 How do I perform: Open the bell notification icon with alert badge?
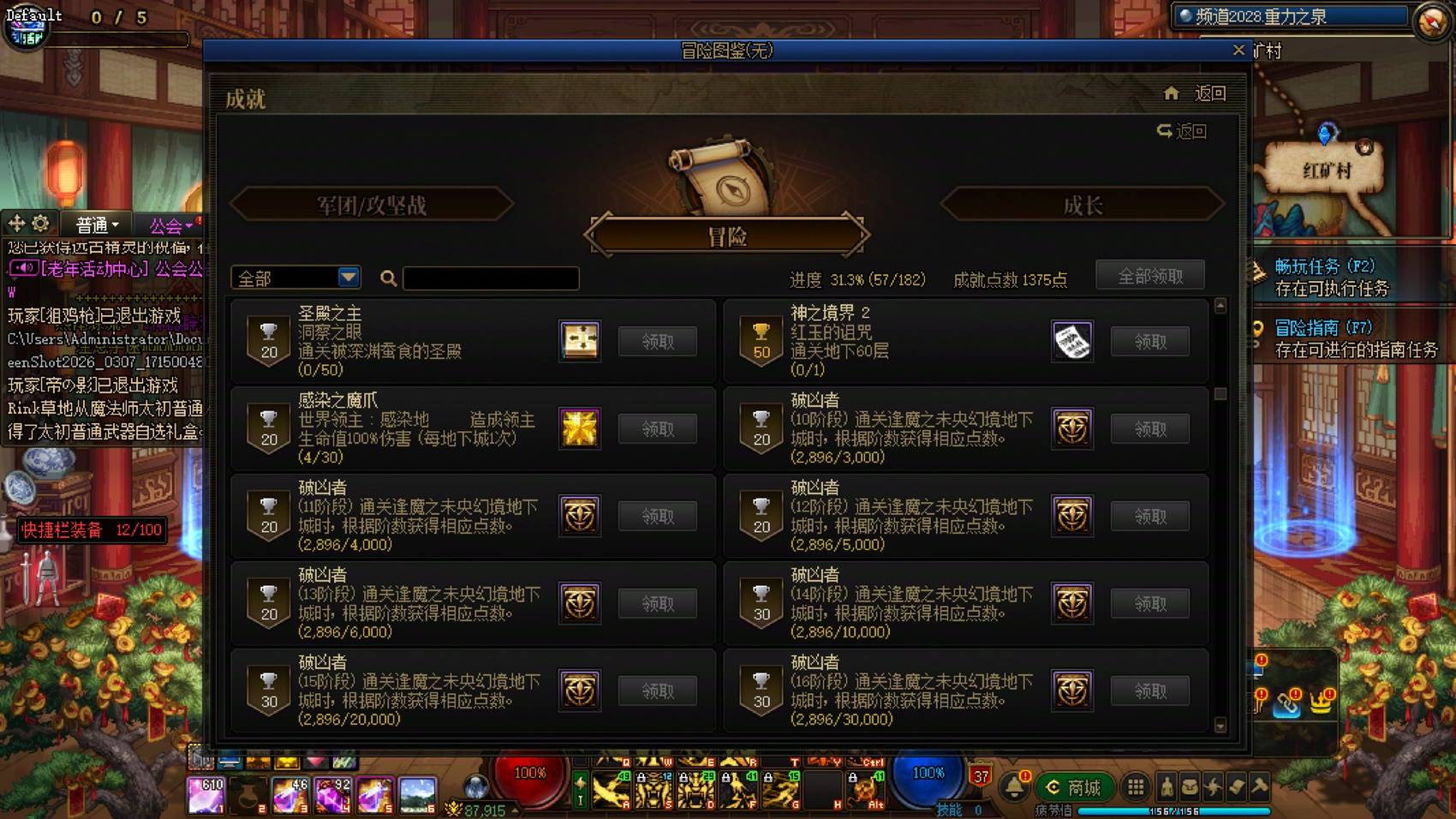pos(1017,787)
